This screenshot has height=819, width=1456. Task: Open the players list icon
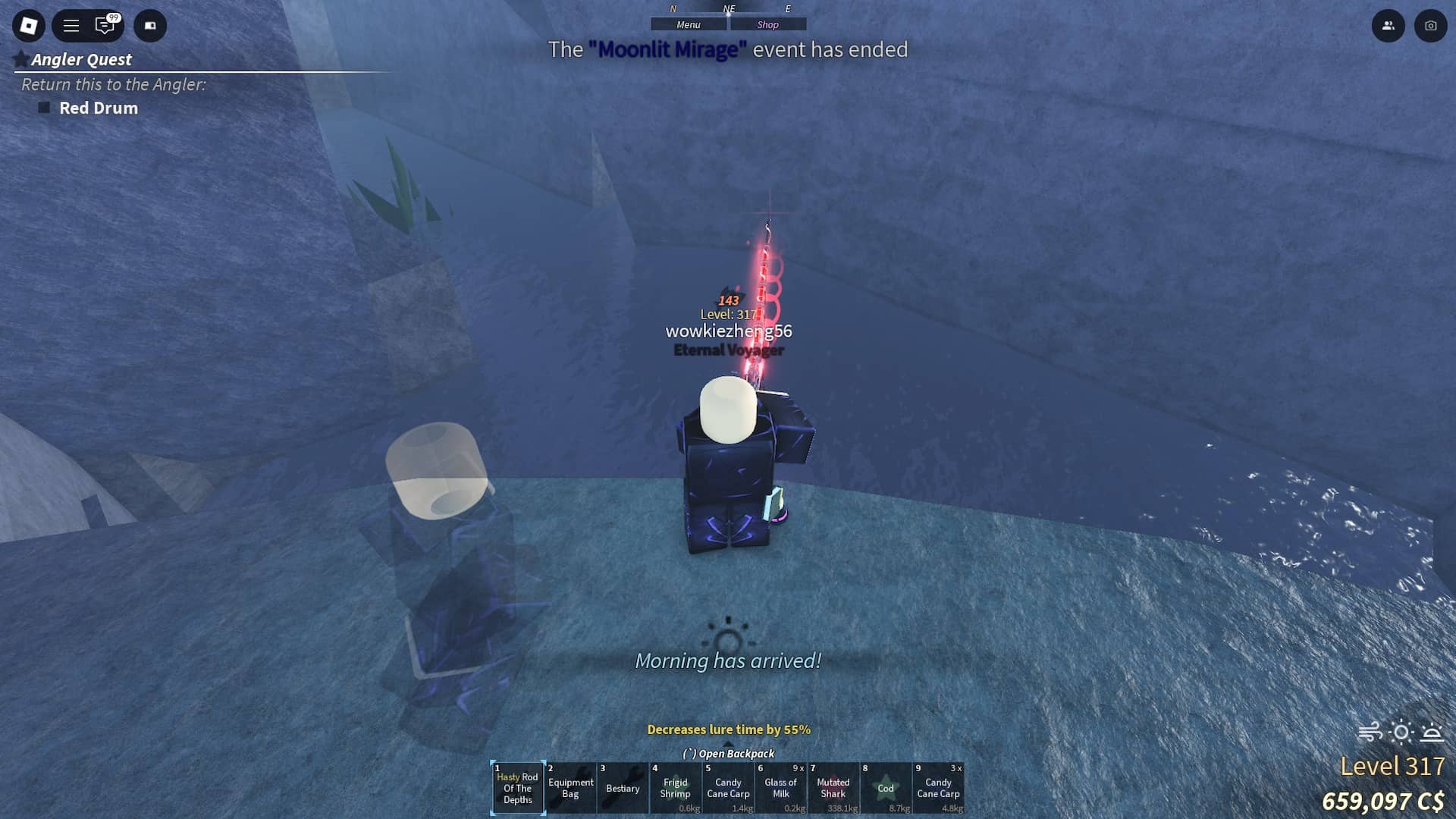click(1388, 26)
